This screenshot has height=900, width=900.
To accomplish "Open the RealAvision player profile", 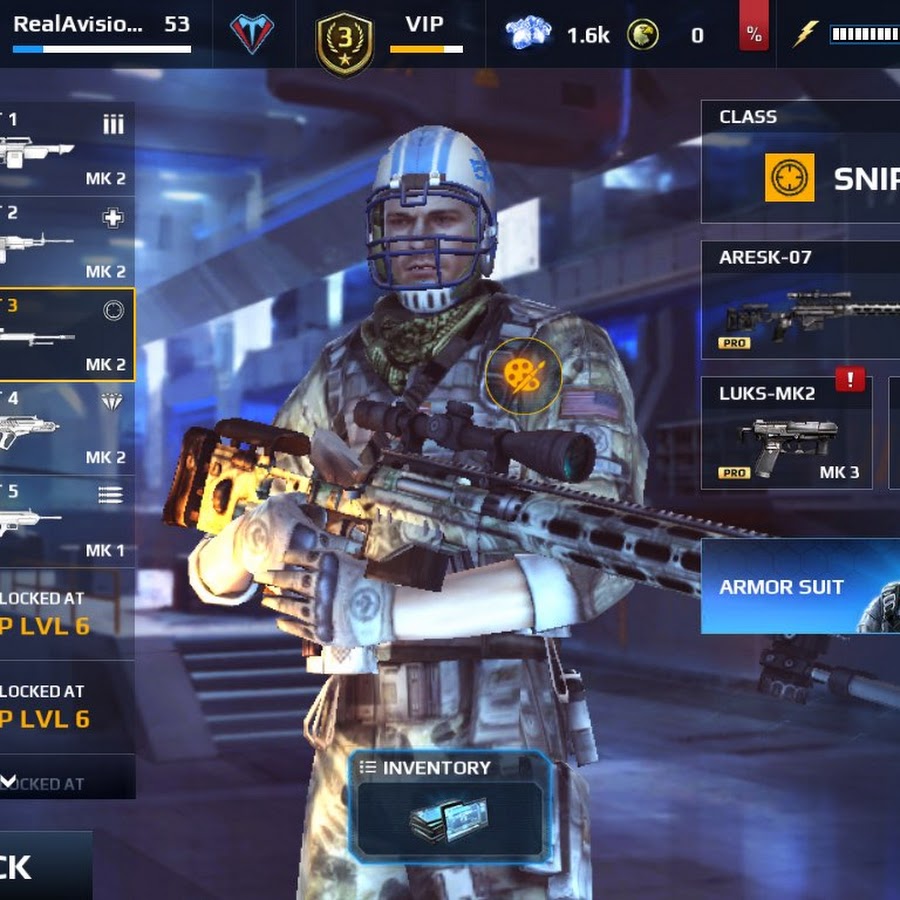I will coord(100,30).
